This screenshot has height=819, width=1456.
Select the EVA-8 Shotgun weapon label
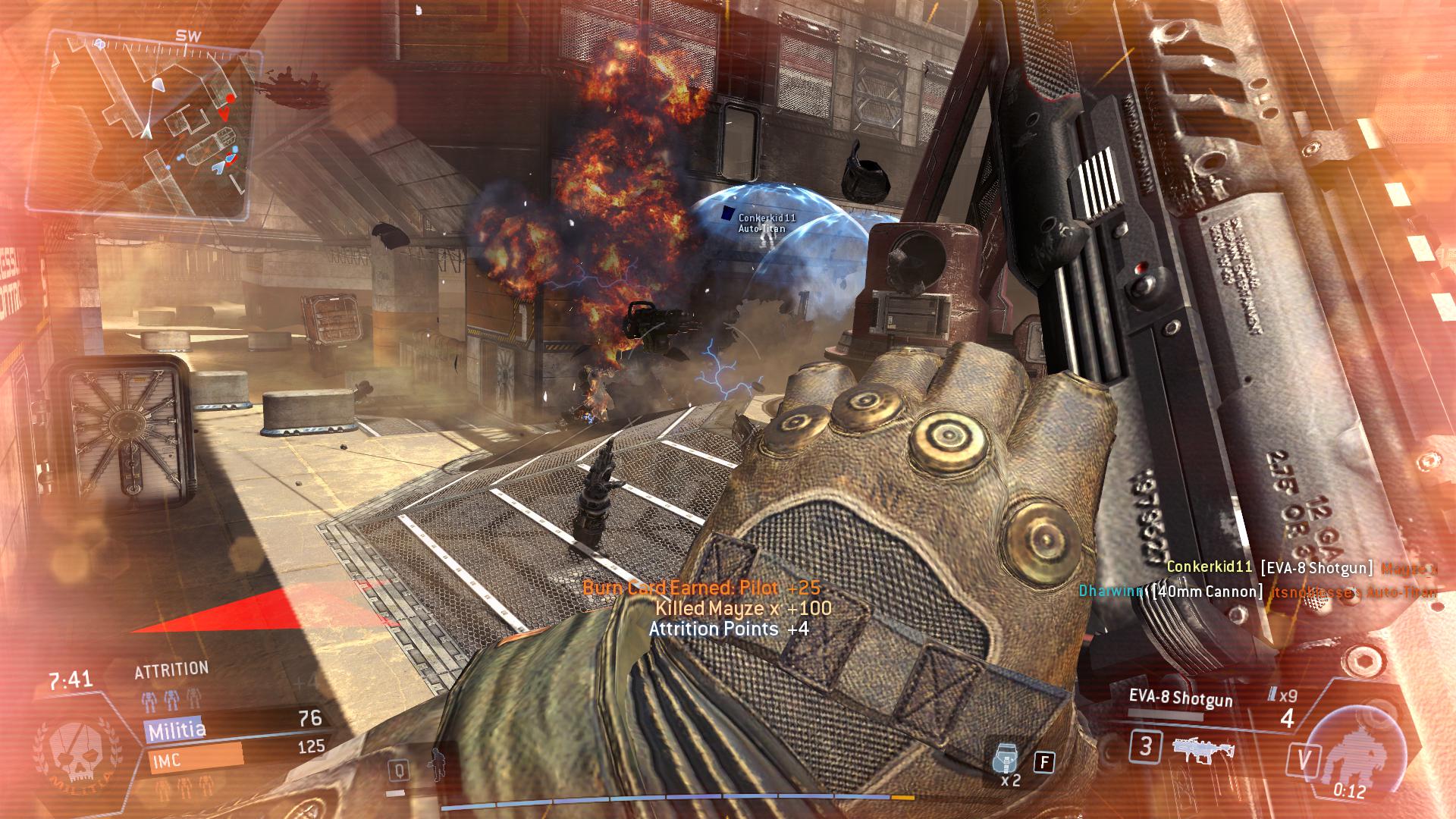tap(1180, 698)
